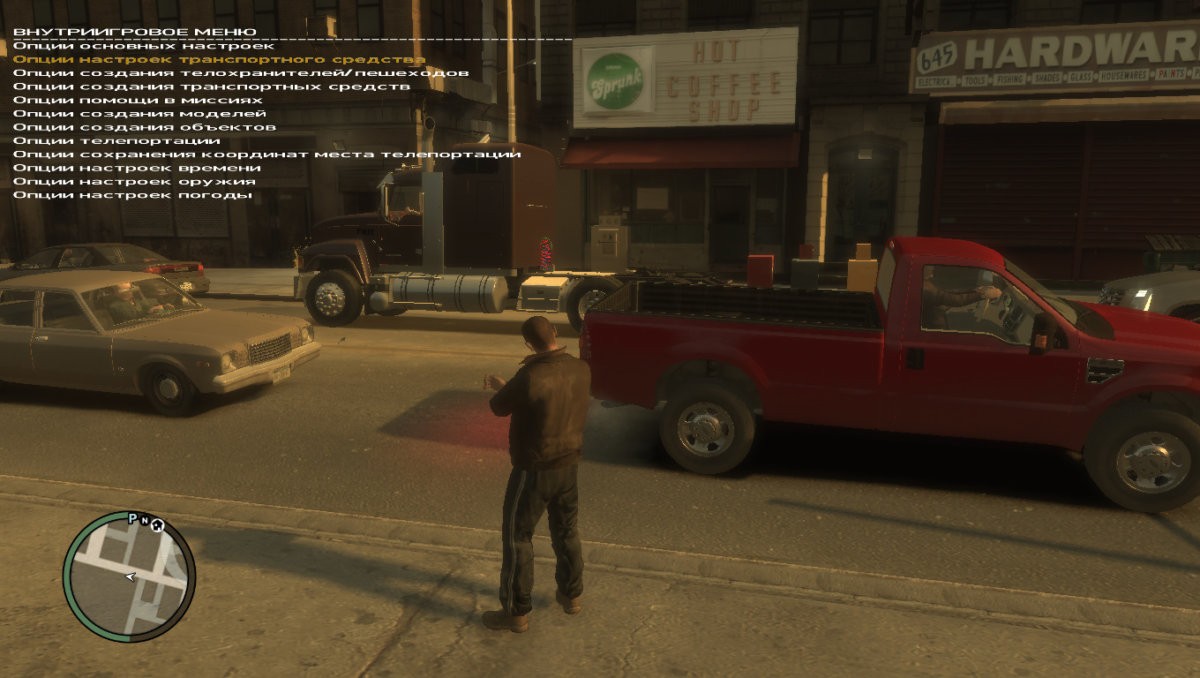Choose Опции создания объектов entry
This screenshot has height=678, width=1200.
[144, 127]
